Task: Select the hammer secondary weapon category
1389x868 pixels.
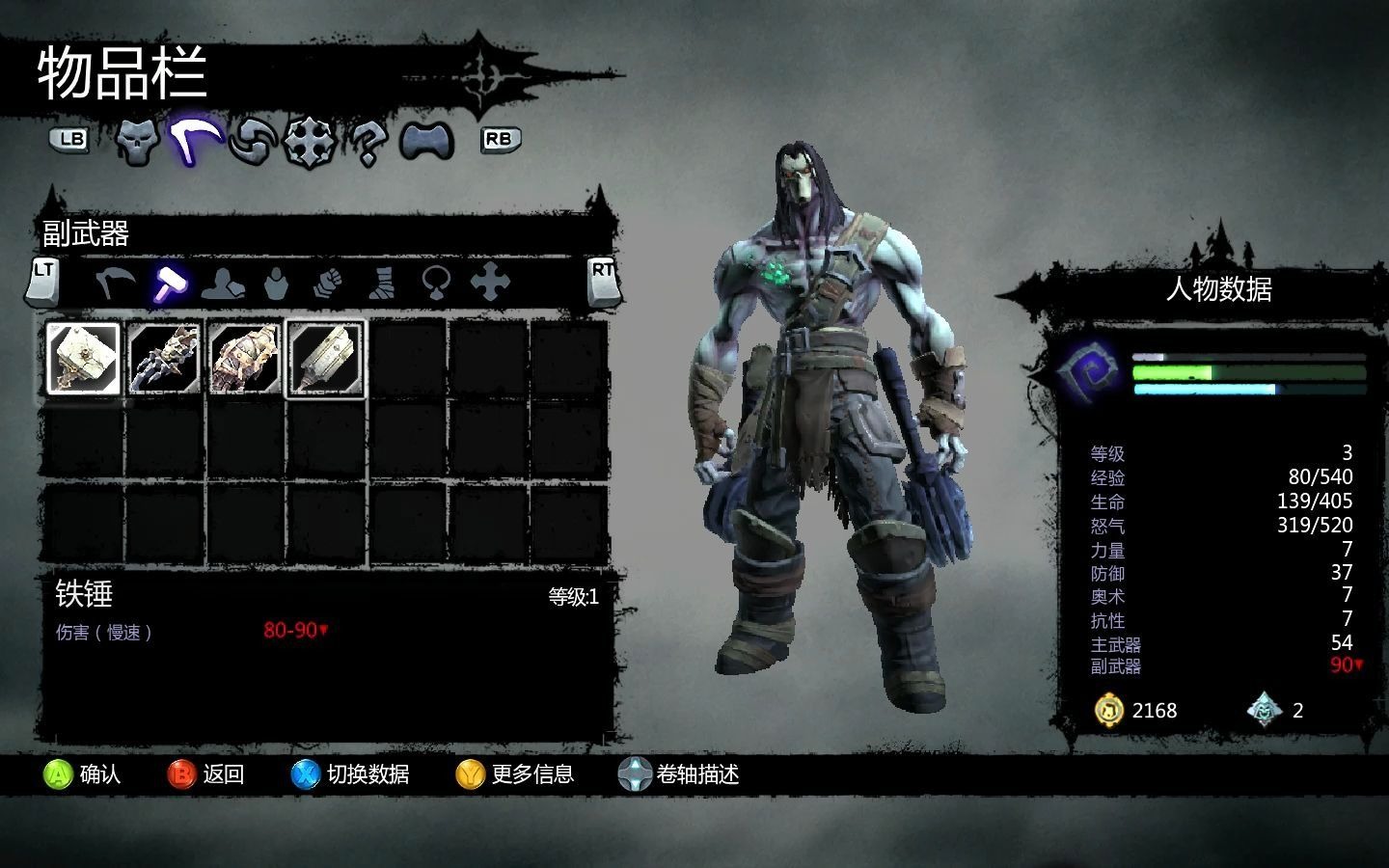Action: click(x=171, y=284)
